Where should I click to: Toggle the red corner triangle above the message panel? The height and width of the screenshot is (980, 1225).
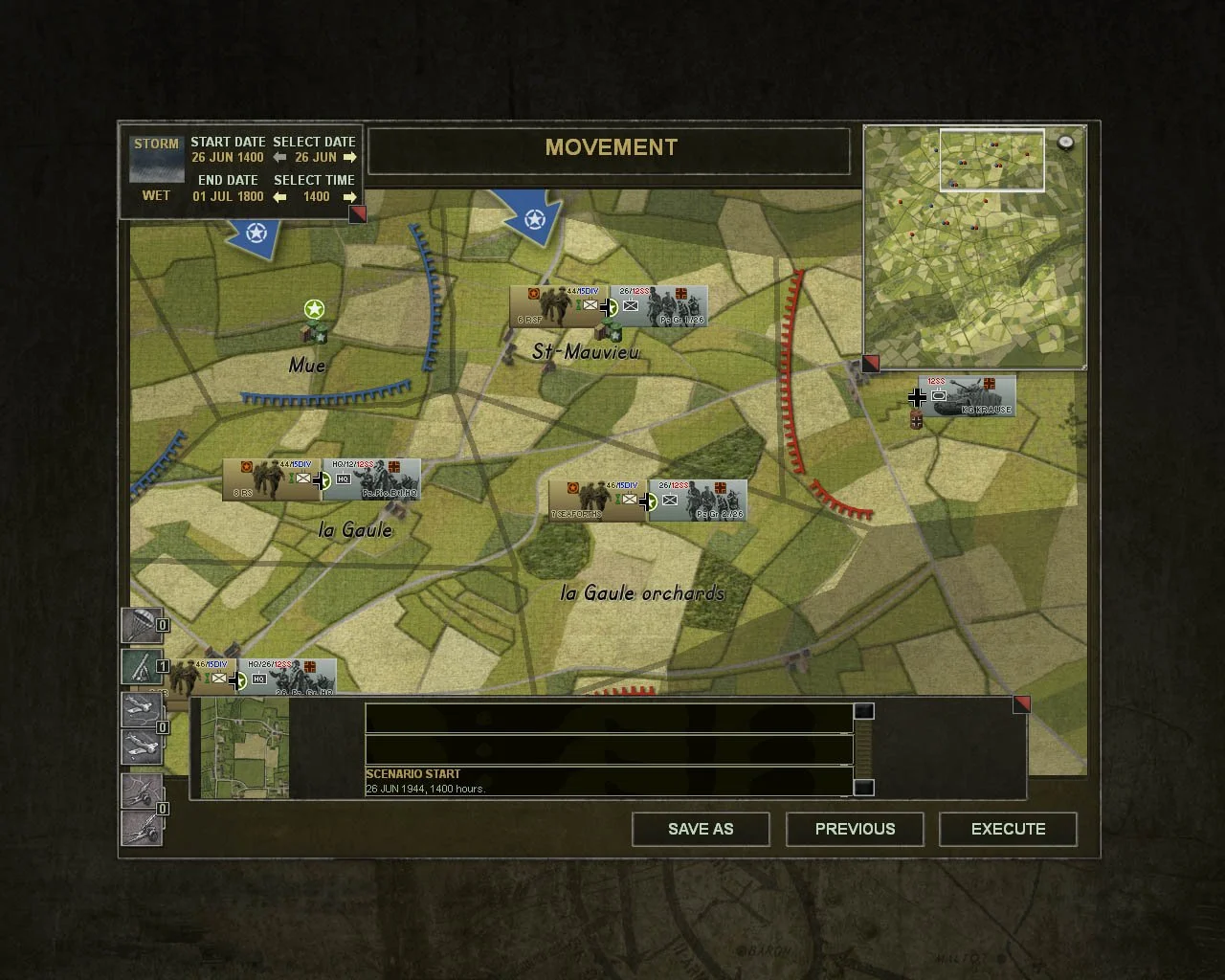click(x=1022, y=703)
